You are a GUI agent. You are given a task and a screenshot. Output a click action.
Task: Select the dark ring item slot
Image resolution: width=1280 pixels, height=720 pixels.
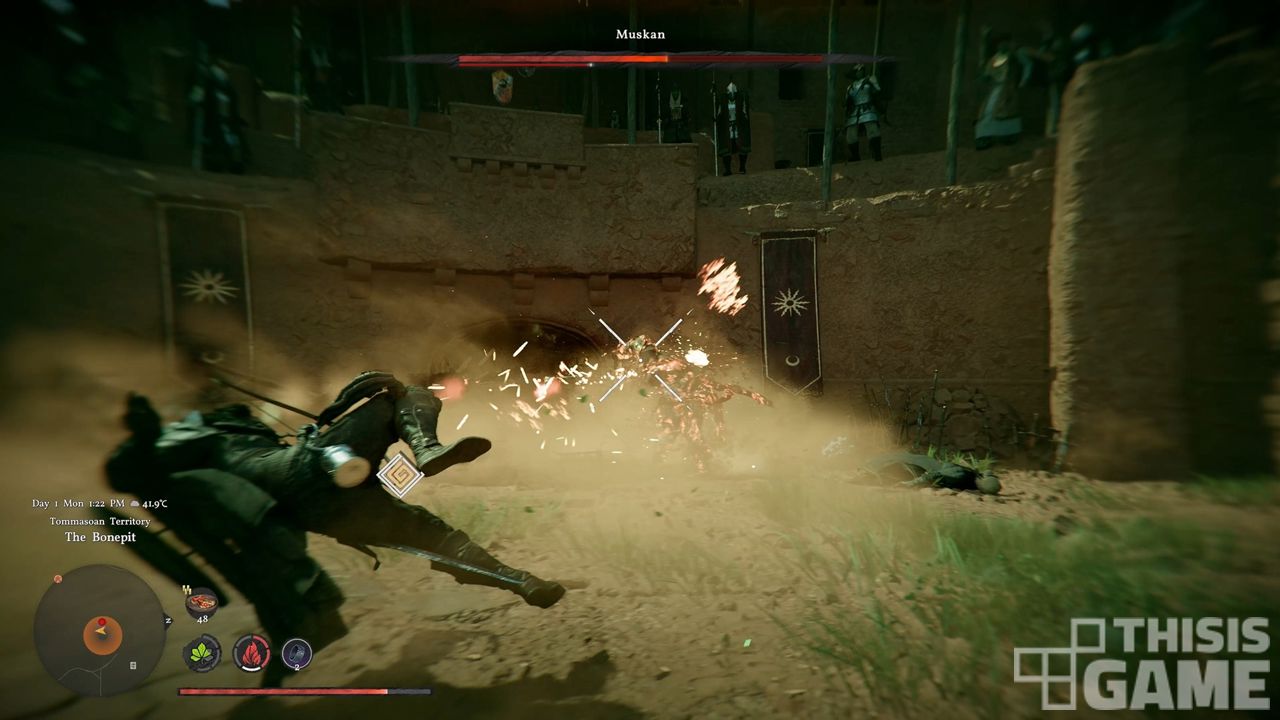click(296, 654)
